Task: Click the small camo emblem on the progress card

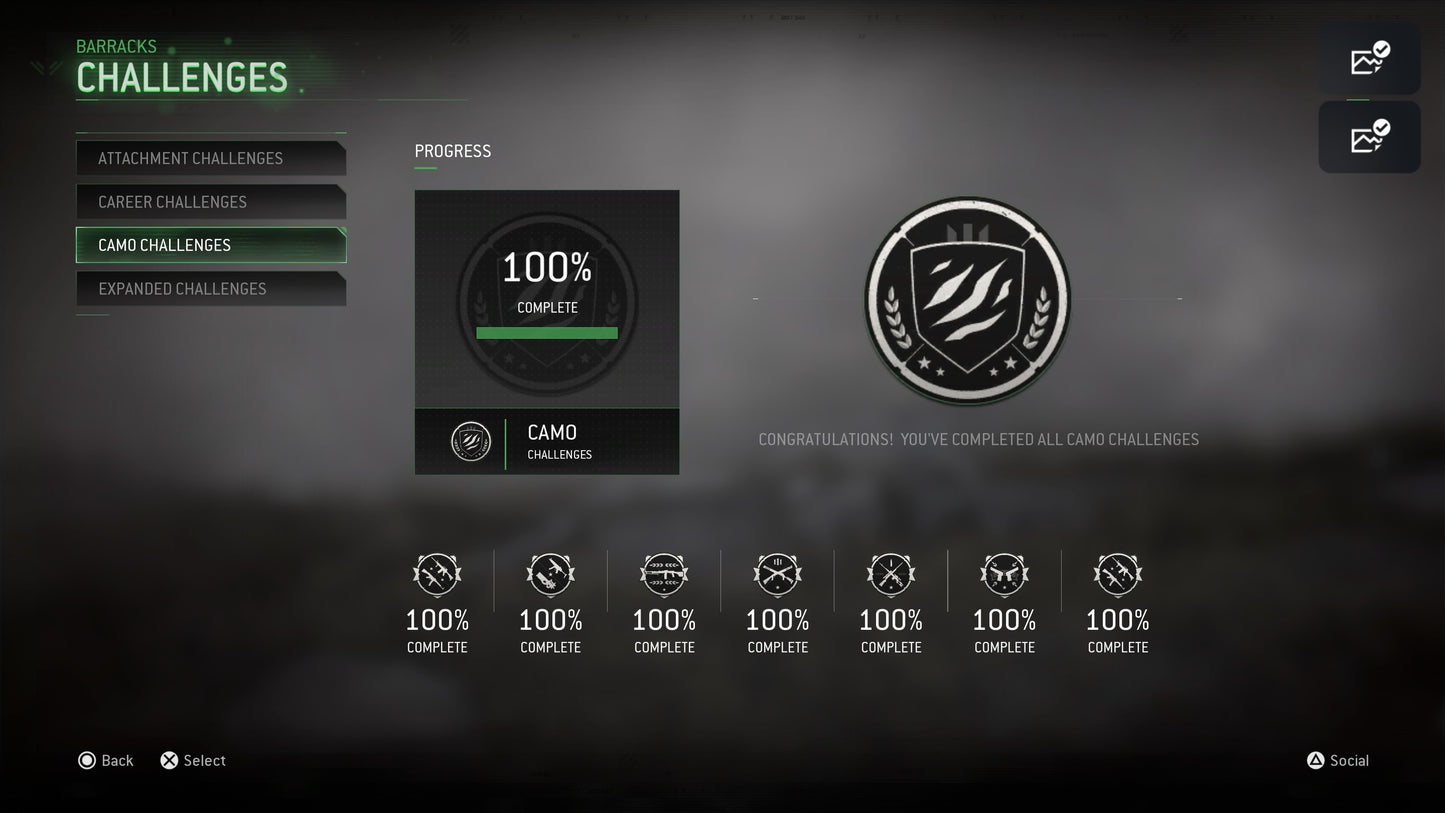Action: tap(470, 441)
